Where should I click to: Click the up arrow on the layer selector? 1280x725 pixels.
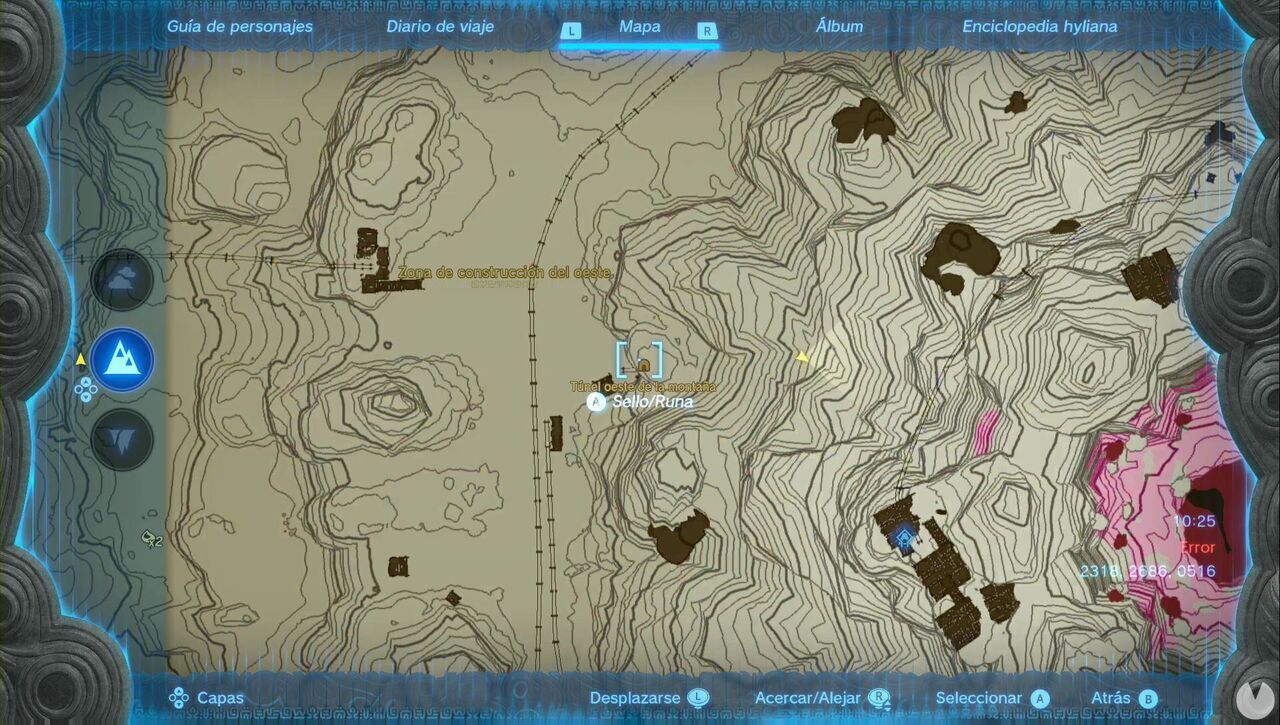point(85,383)
